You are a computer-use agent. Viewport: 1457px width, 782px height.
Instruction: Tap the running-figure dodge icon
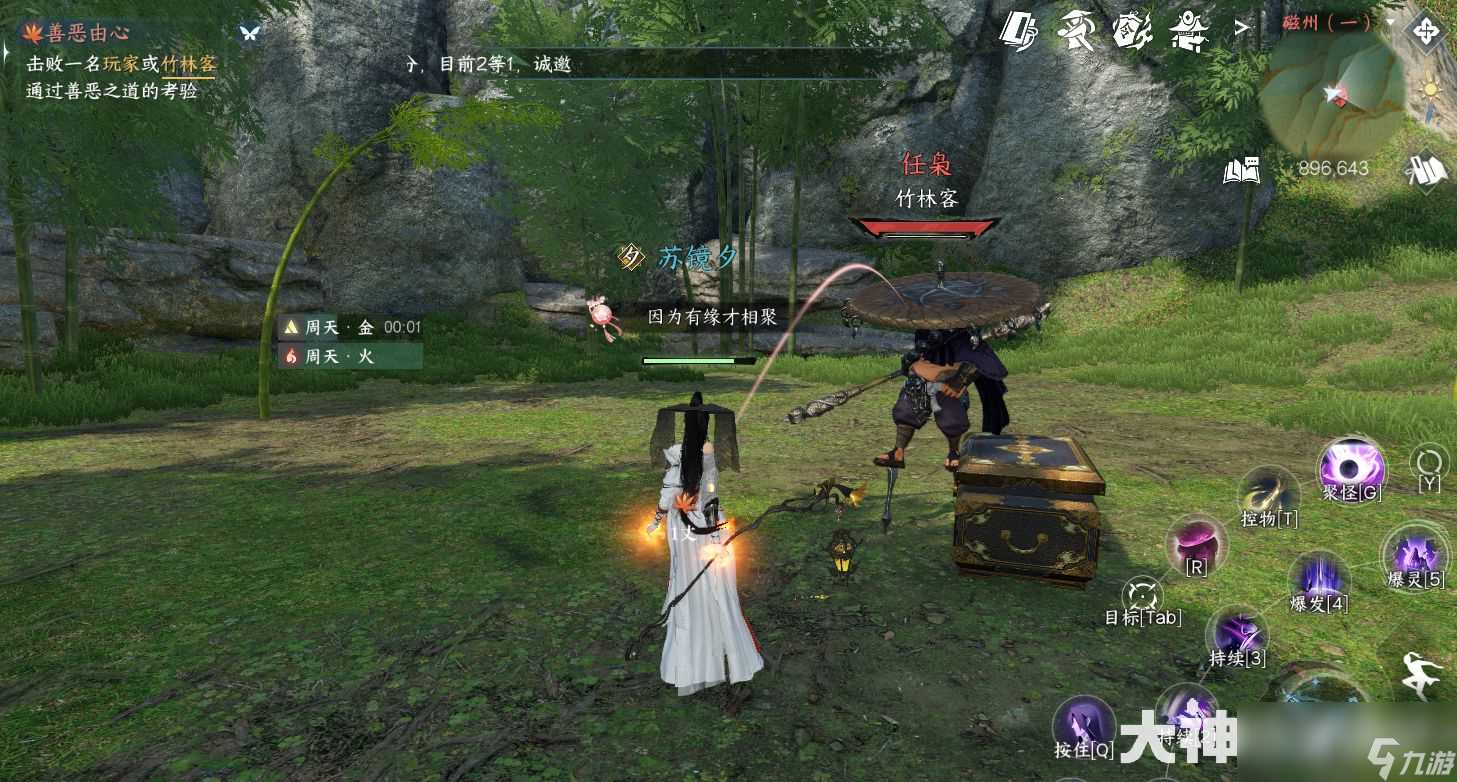1421,675
